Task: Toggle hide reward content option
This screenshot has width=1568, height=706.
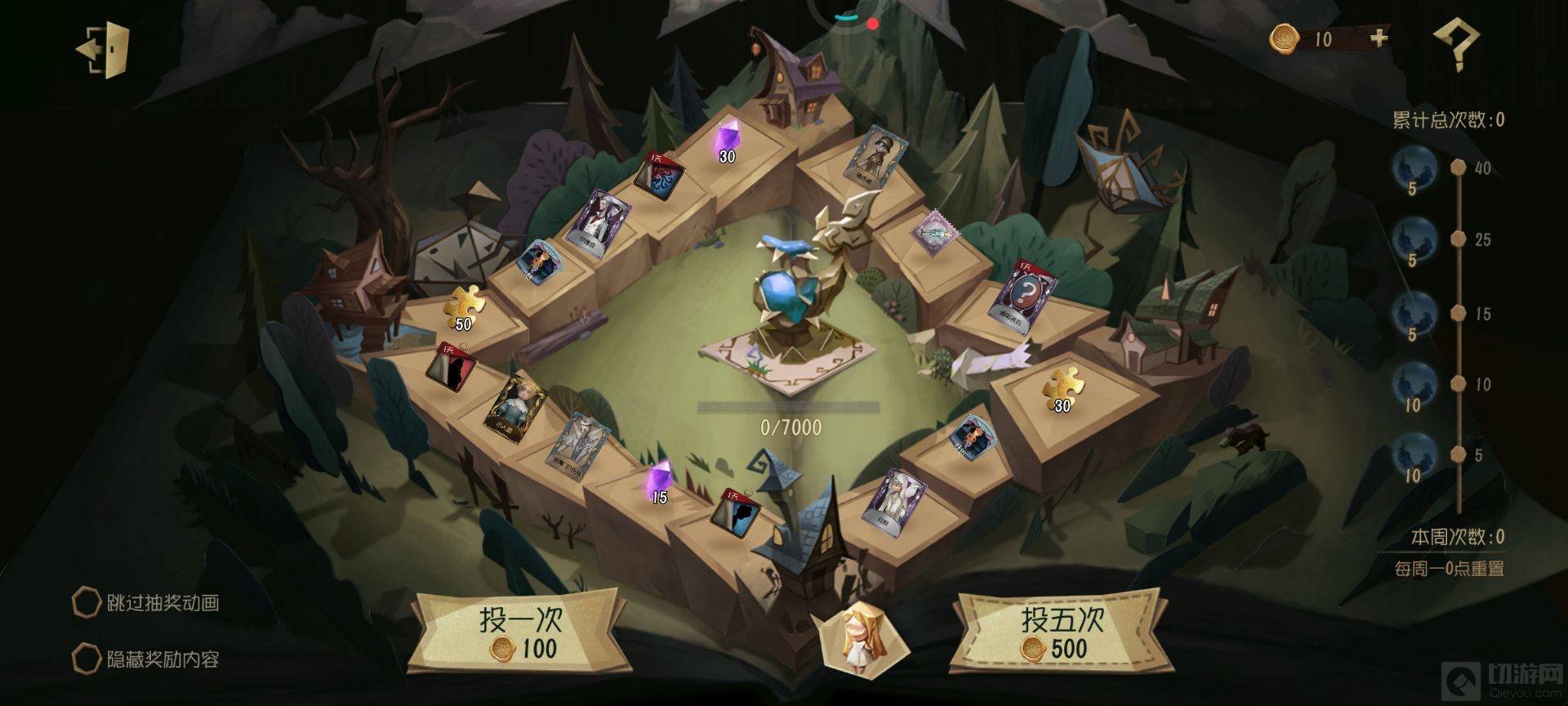Action: click(x=87, y=659)
